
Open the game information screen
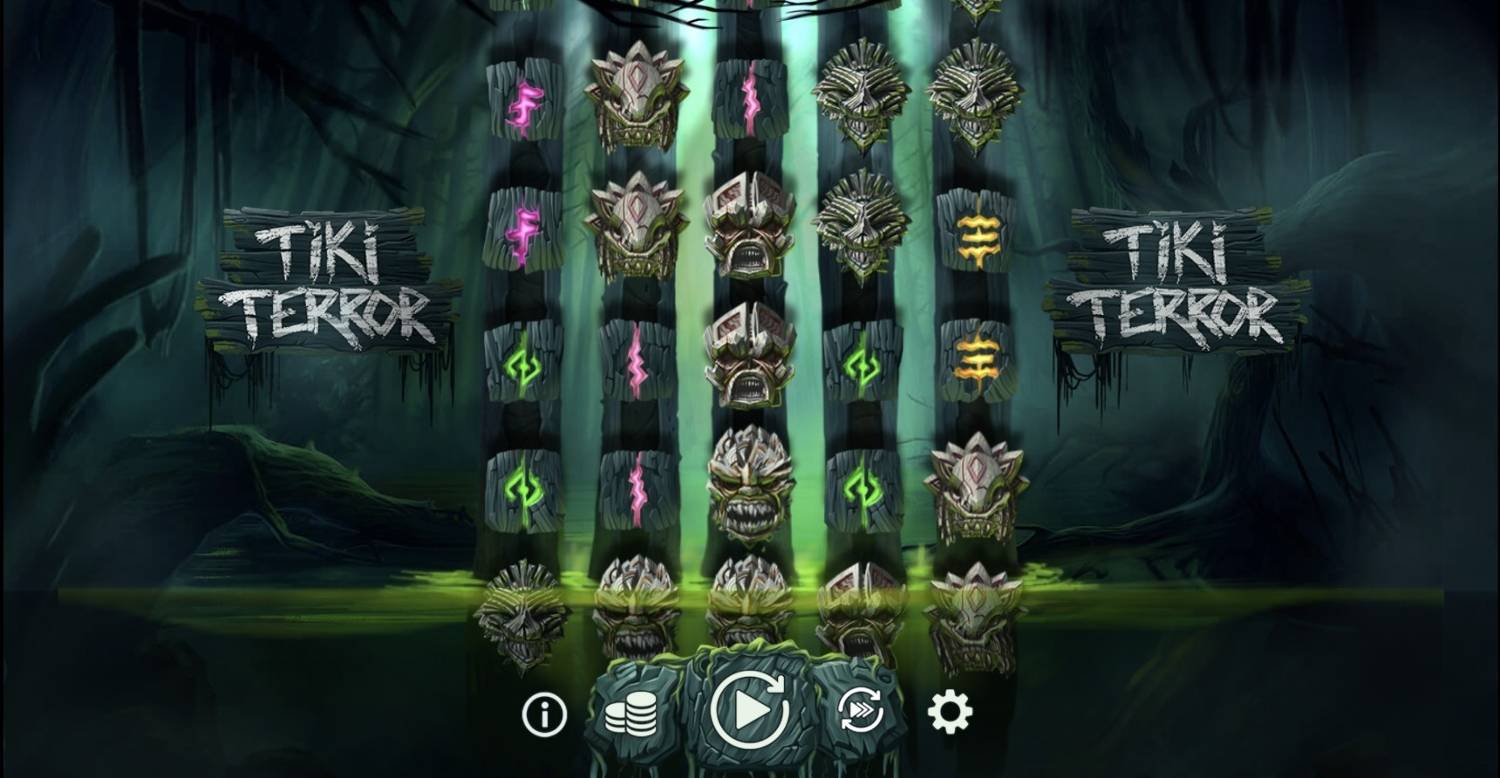(543, 714)
